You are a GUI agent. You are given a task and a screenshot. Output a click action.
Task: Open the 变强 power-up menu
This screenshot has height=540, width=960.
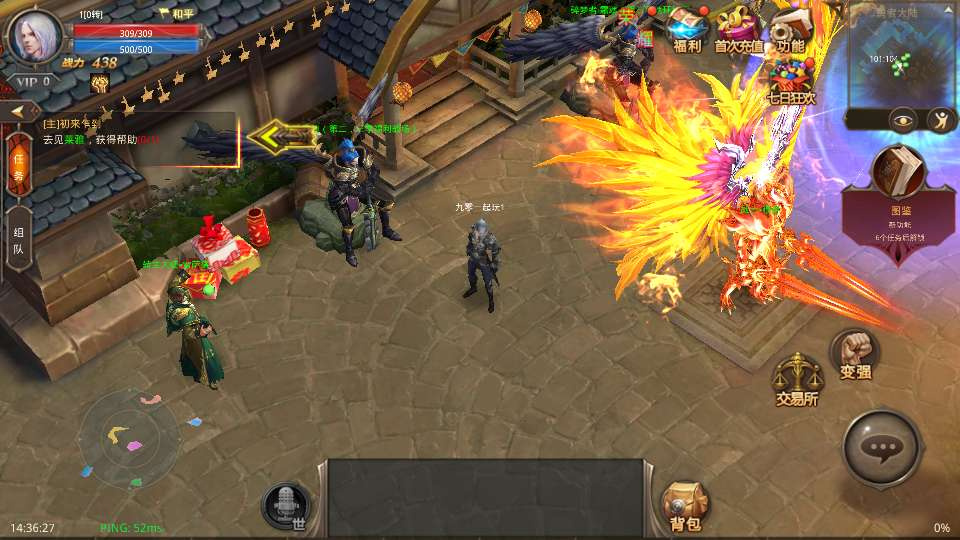coord(855,355)
